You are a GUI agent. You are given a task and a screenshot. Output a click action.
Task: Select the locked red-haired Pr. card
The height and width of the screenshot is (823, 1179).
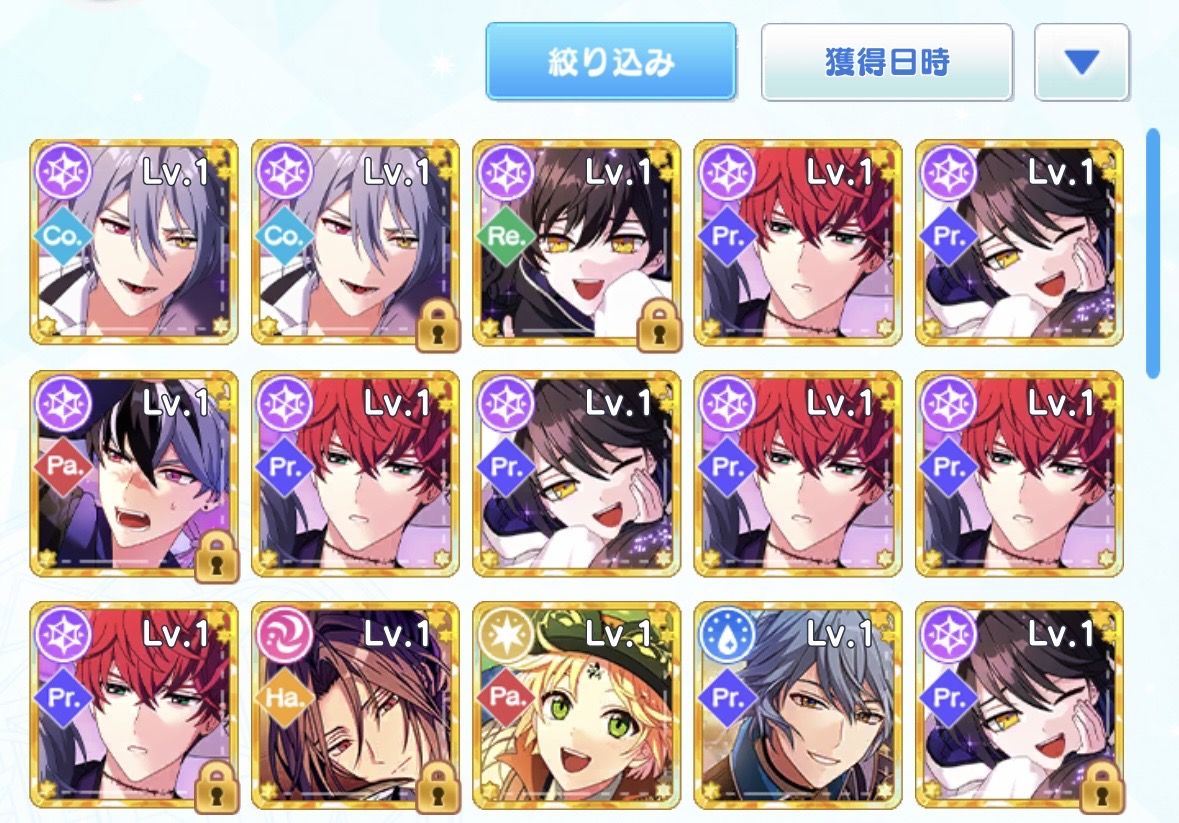134,704
